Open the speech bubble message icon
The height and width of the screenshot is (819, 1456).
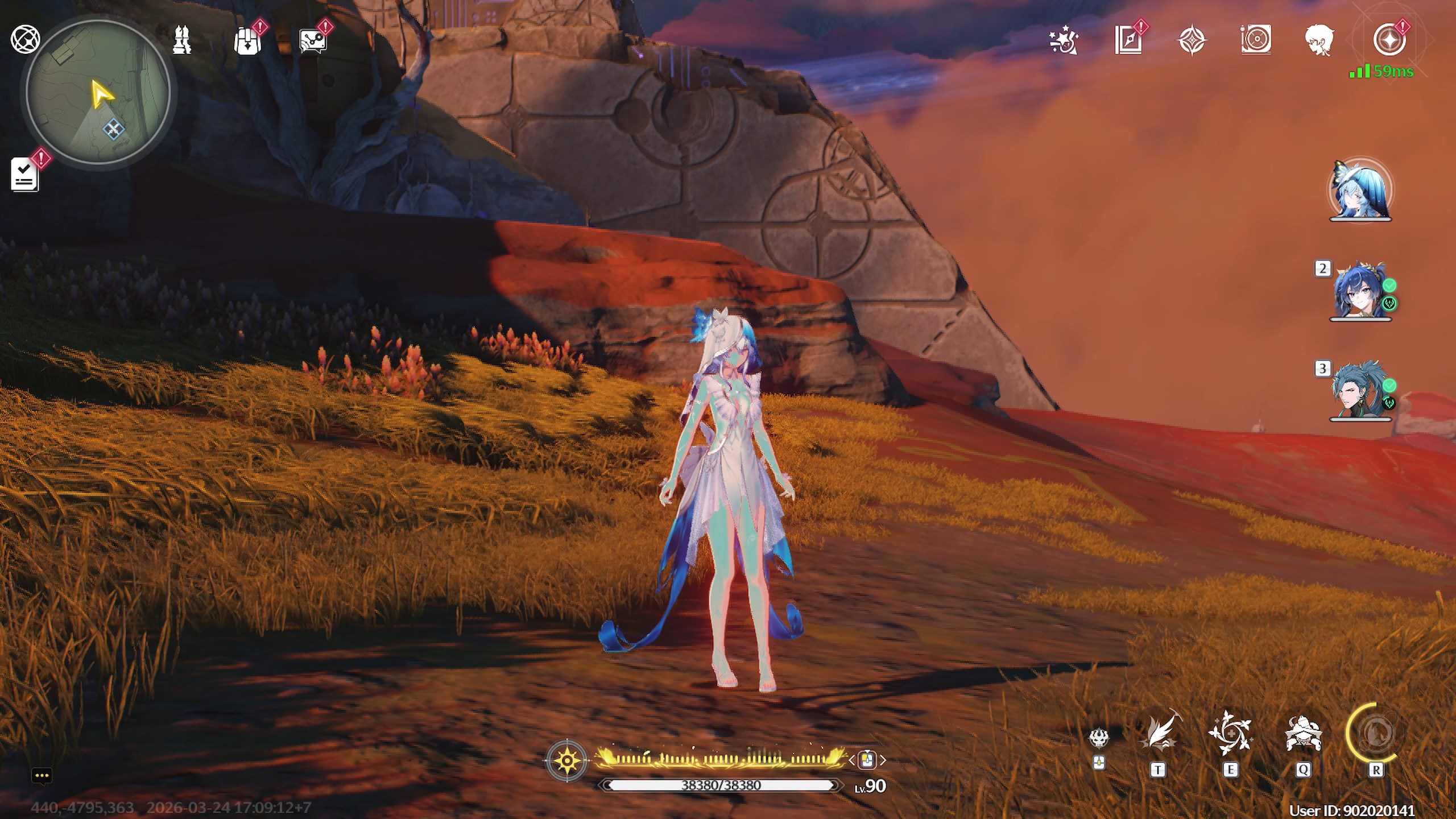312,42
